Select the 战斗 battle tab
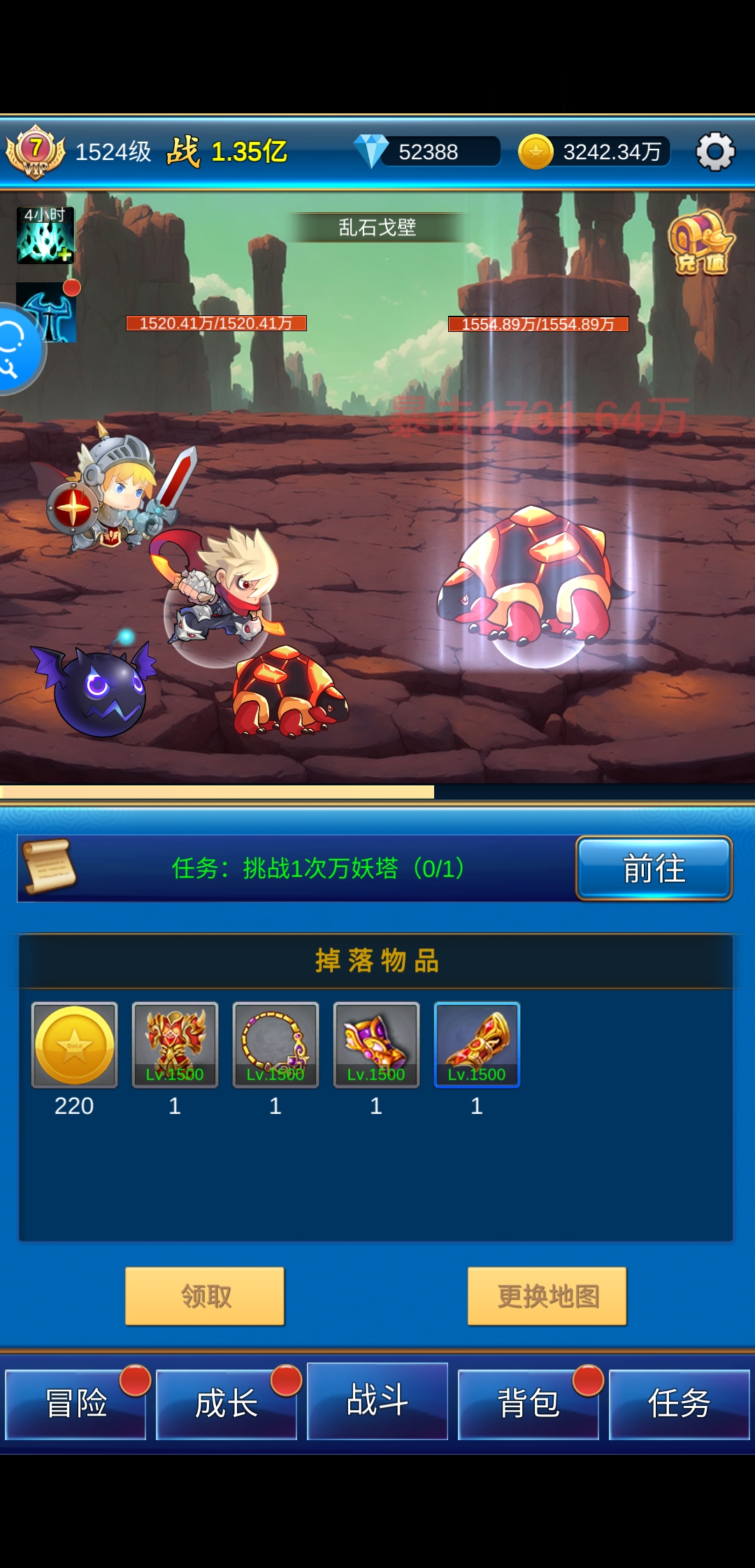The width and height of the screenshot is (755, 1568). click(377, 1401)
